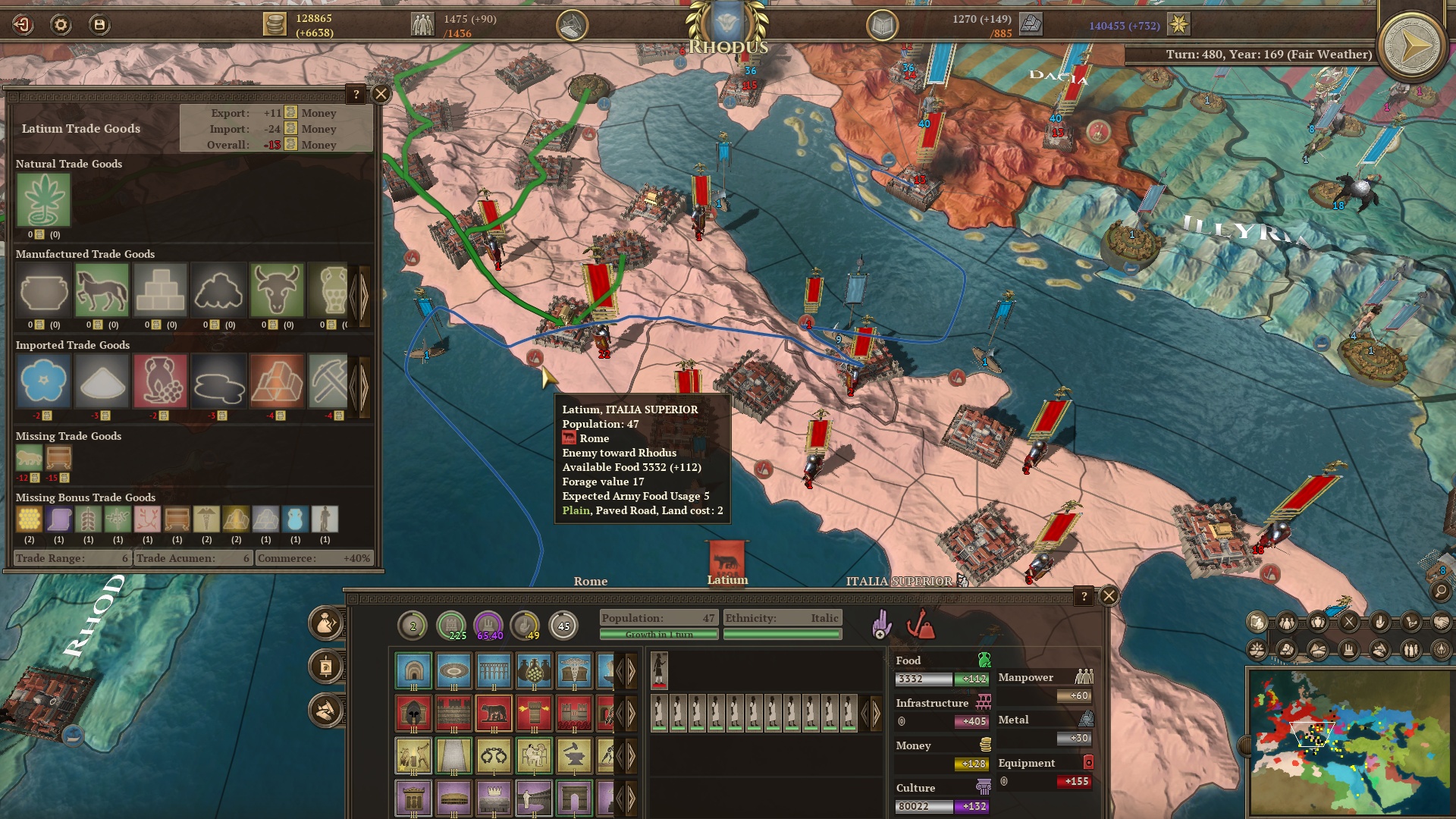This screenshot has width=1456, height=819.
Task: Switch to the hand tab above region stats
Action: click(x=882, y=623)
